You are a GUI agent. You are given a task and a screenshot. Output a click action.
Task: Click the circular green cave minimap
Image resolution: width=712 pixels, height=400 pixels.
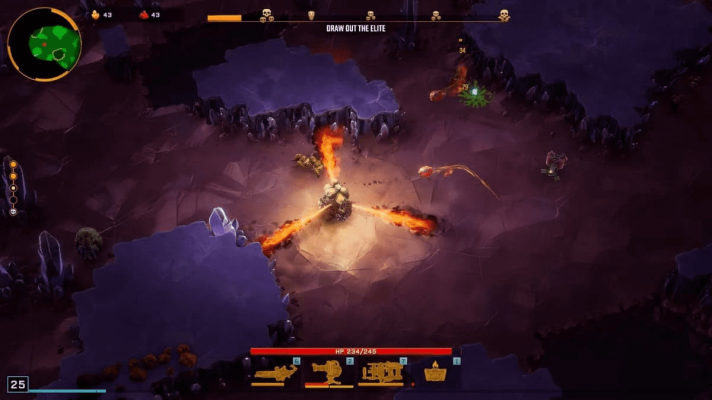44,43
